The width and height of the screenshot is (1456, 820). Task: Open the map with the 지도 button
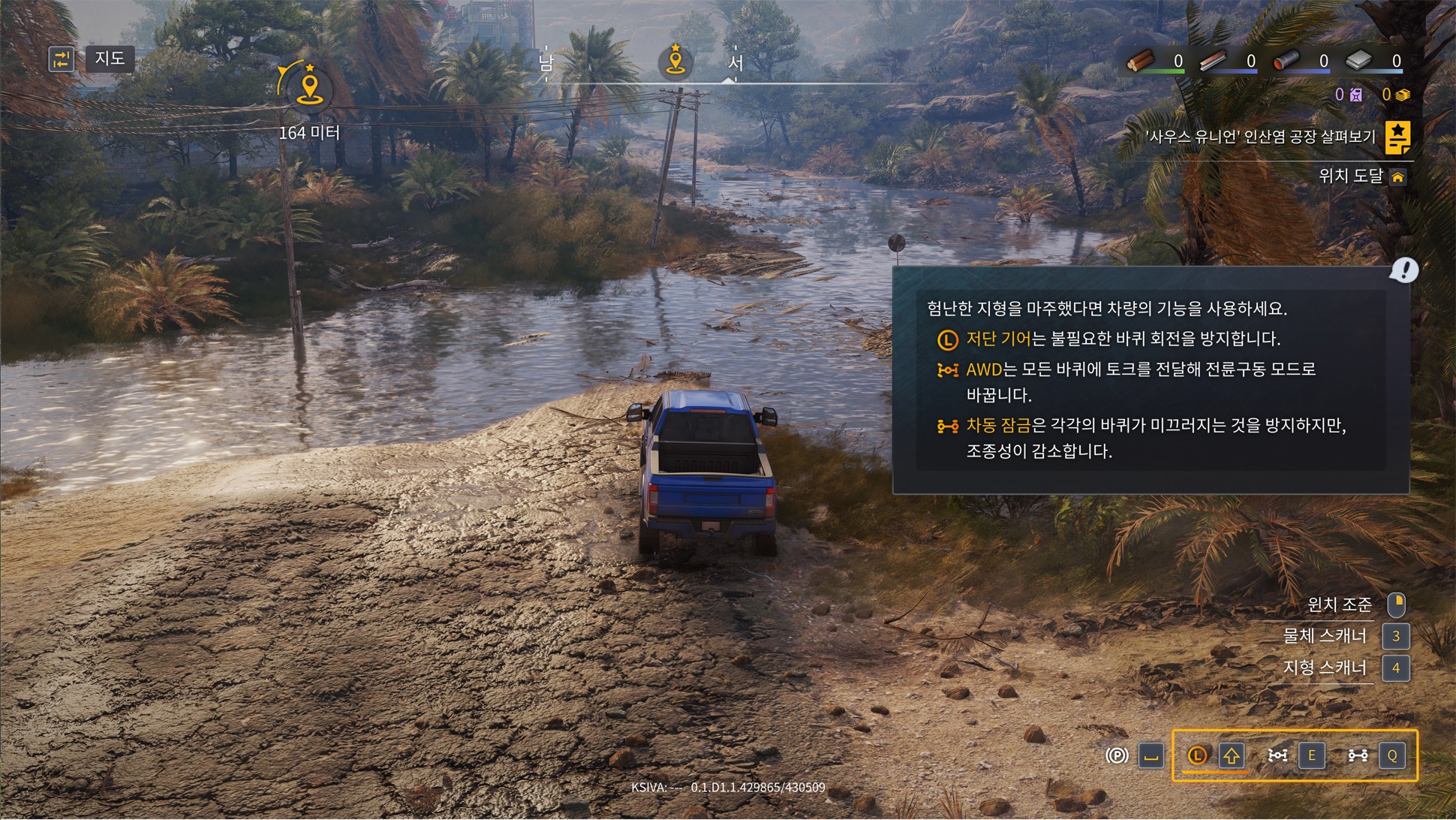click(x=110, y=59)
